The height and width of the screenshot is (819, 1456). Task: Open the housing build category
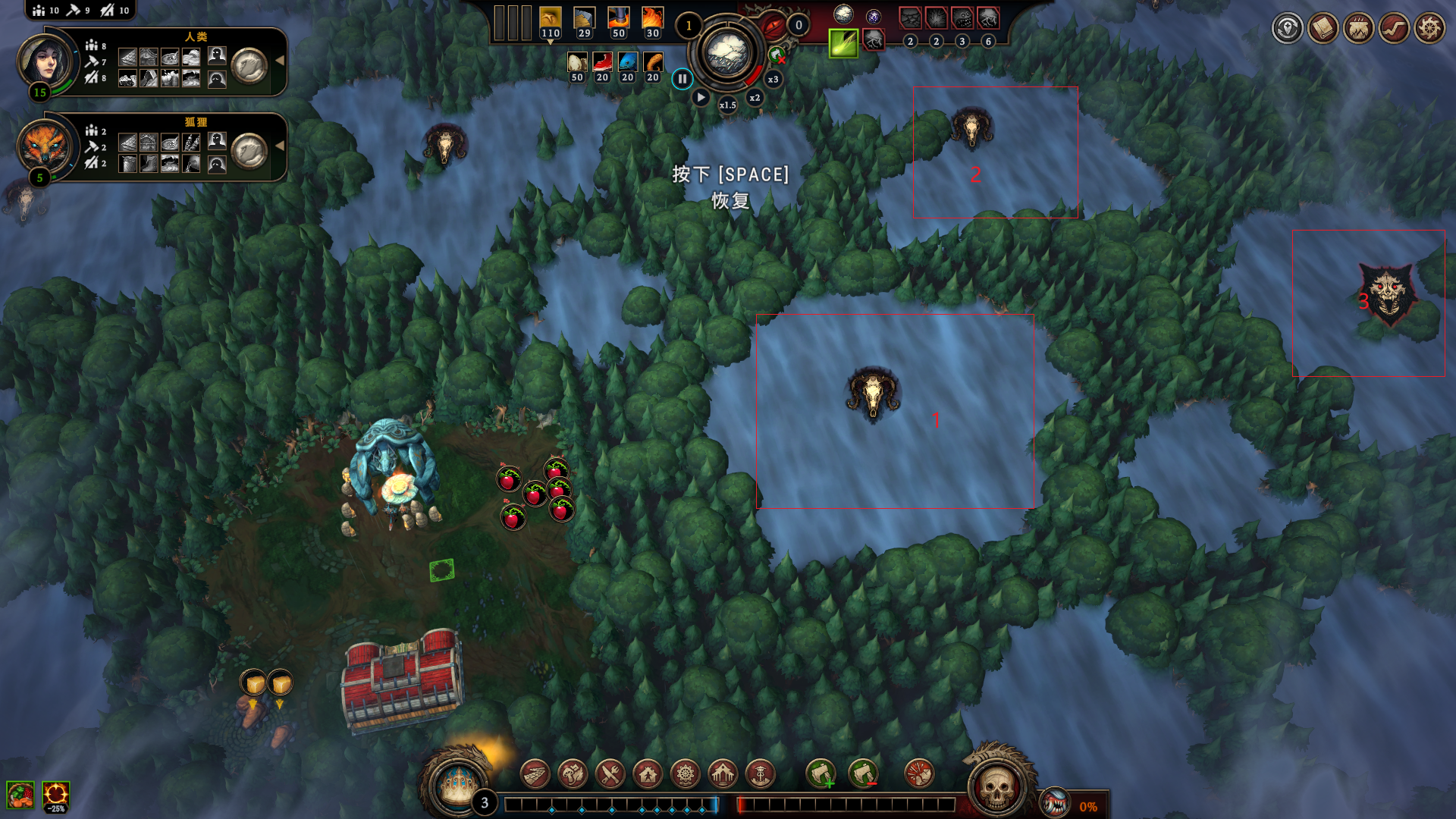[x=648, y=774]
